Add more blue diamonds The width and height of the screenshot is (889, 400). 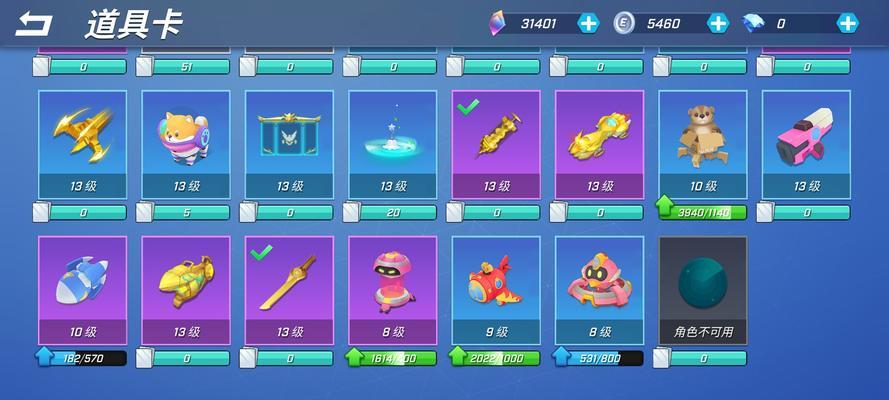[847, 23]
